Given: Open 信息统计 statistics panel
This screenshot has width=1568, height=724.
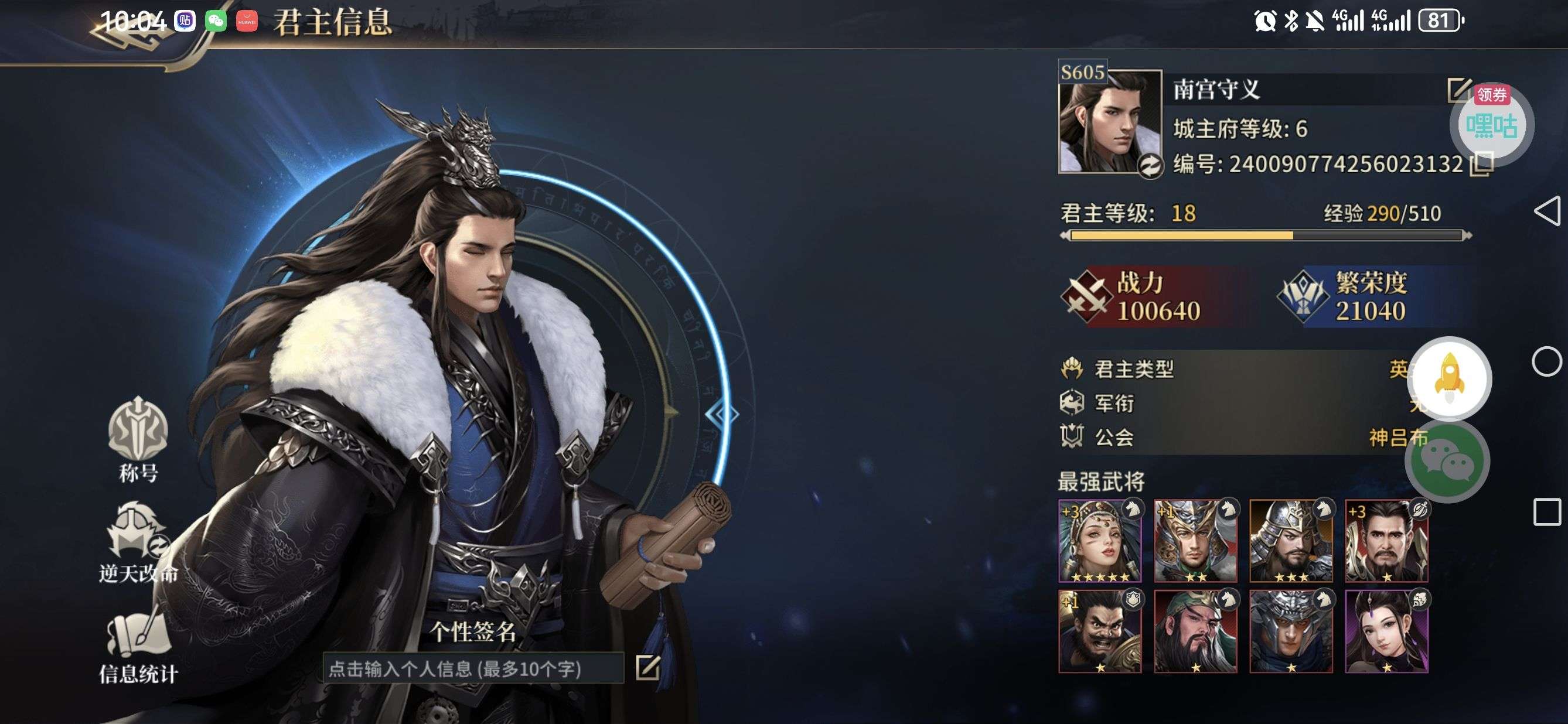Looking at the screenshot, I should (x=138, y=645).
